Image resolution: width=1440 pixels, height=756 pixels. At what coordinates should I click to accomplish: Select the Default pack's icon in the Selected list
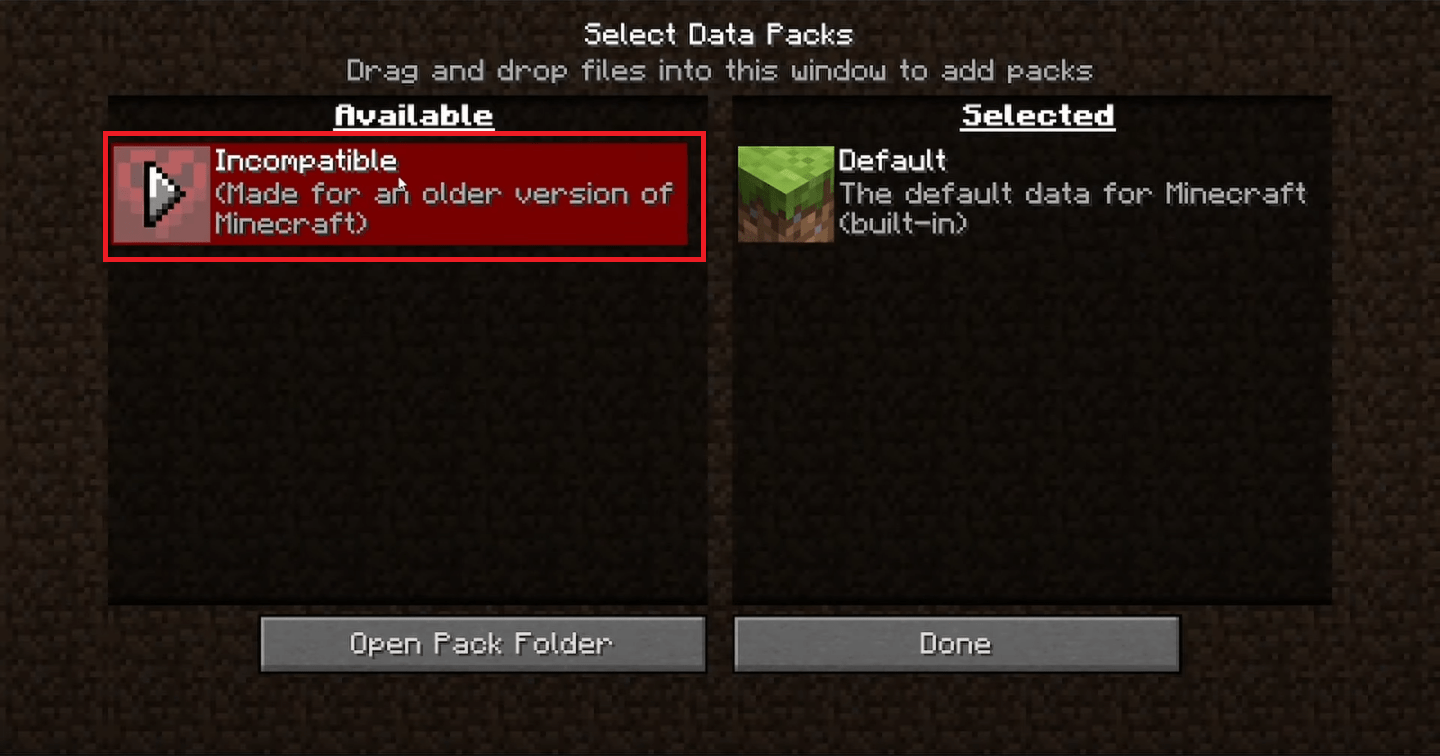pyautogui.click(x=786, y=192)
